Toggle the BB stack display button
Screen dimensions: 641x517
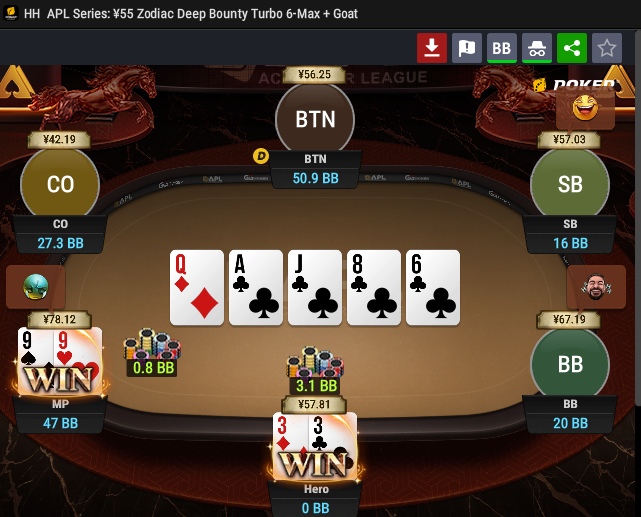pos(502,47)
